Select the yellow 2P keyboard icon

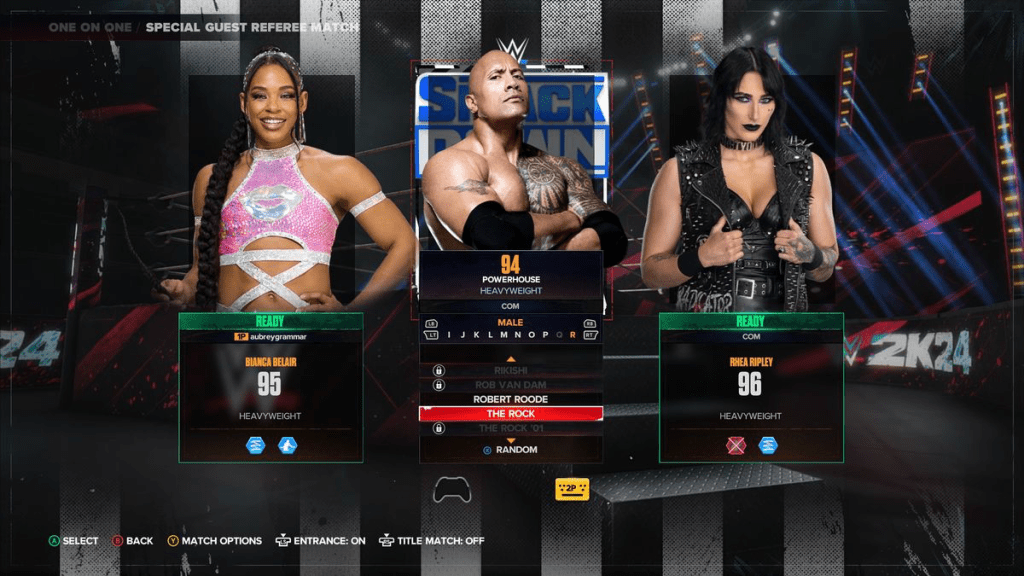[x=572, y=489]
